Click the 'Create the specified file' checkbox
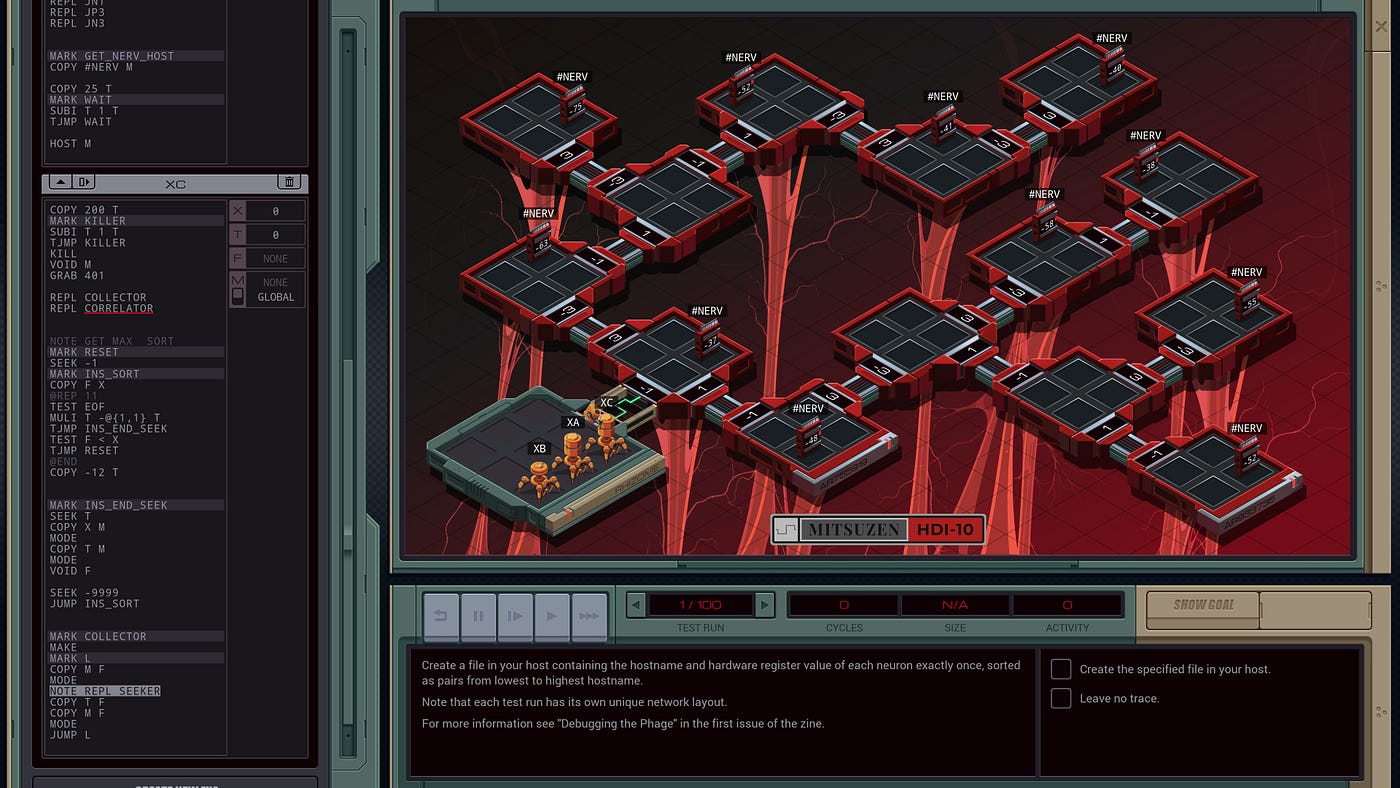 coord(1061,669)
